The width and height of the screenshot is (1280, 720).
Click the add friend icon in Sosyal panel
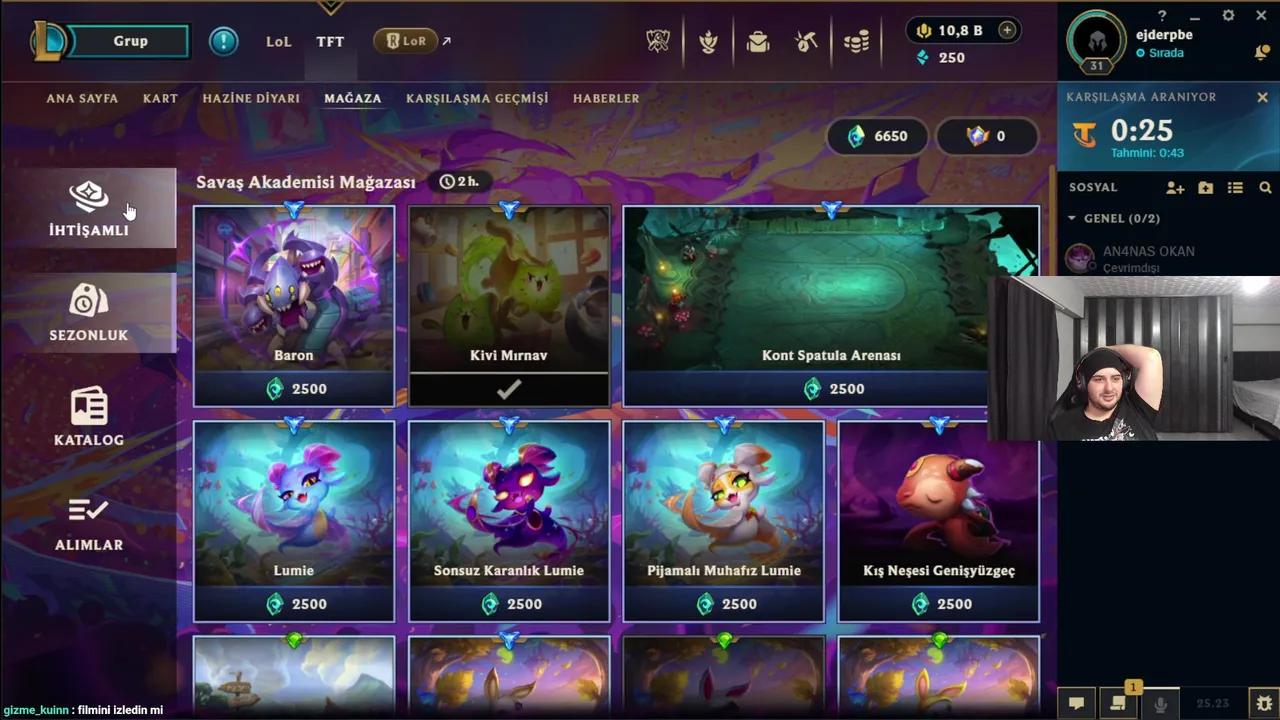click(1175, 187)
